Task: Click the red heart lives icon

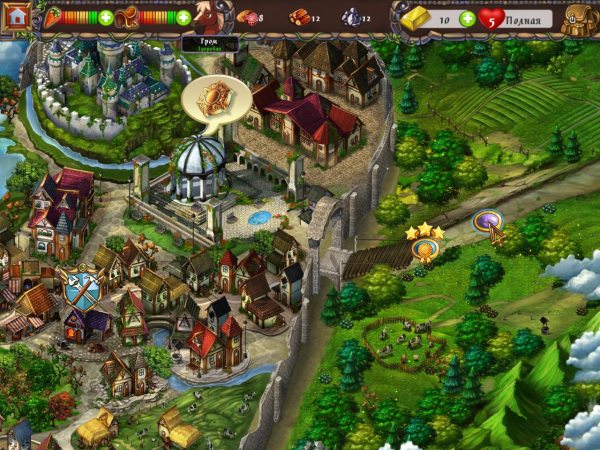Action: tap(492, 18)
